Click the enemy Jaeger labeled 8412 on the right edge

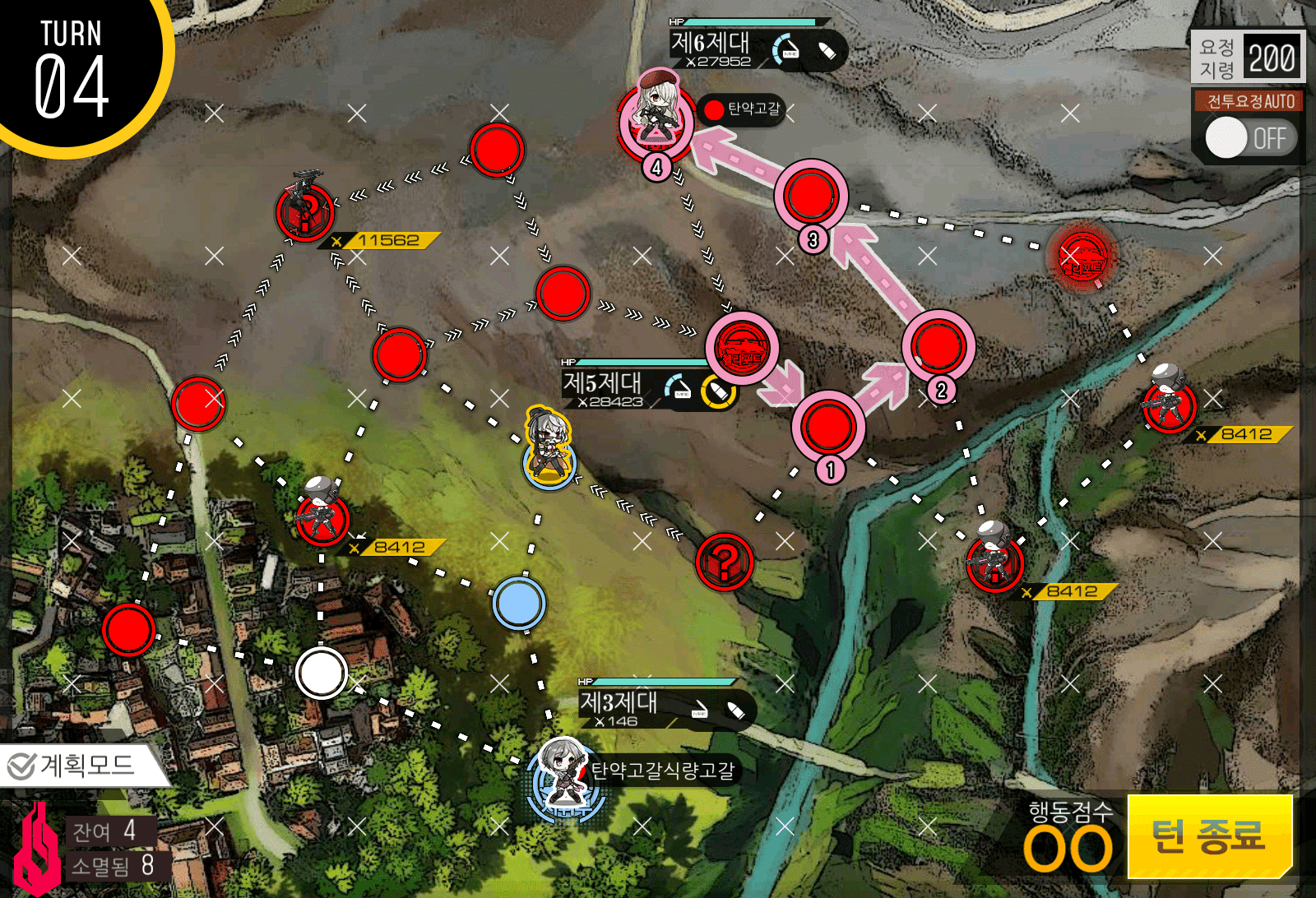click(x=1171, y=407)
